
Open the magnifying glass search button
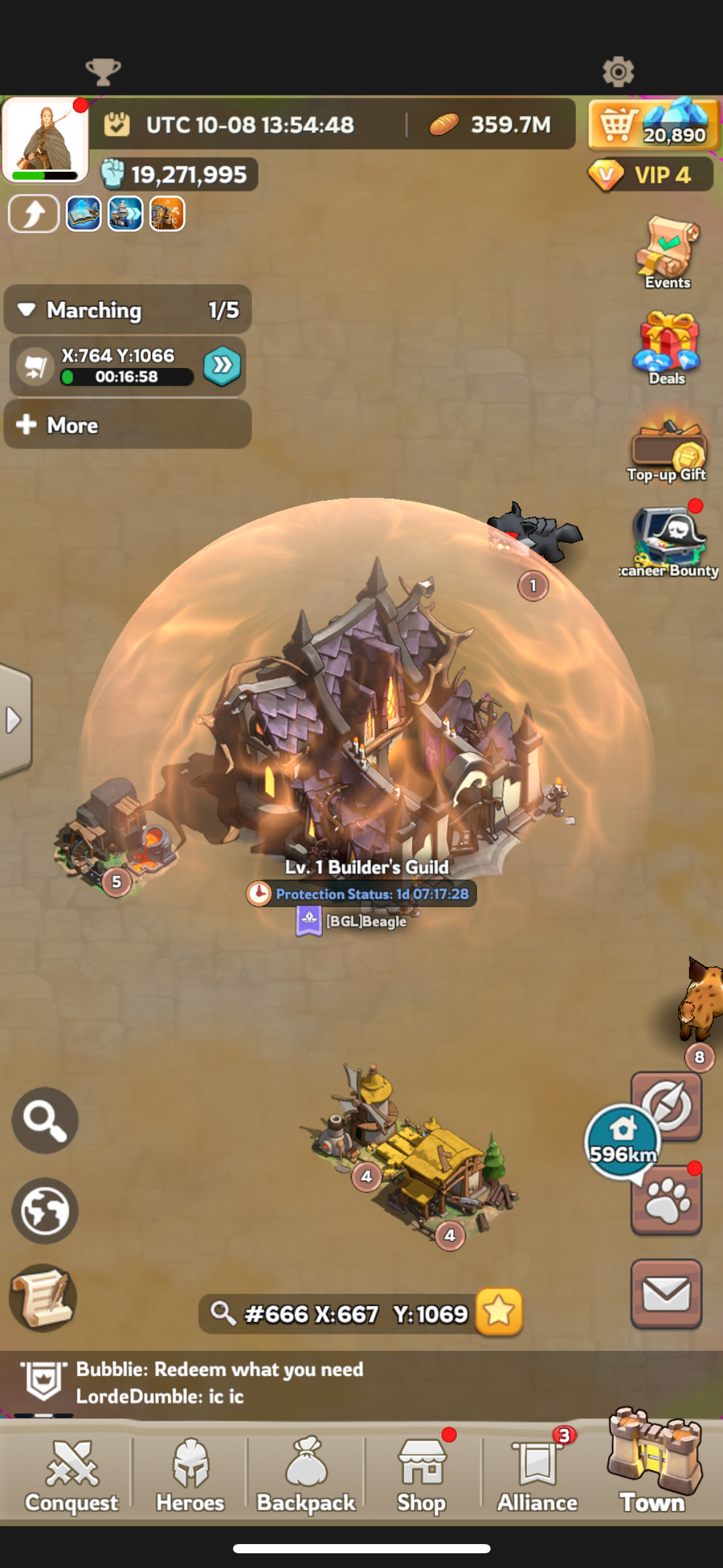tap(45, 1120)
